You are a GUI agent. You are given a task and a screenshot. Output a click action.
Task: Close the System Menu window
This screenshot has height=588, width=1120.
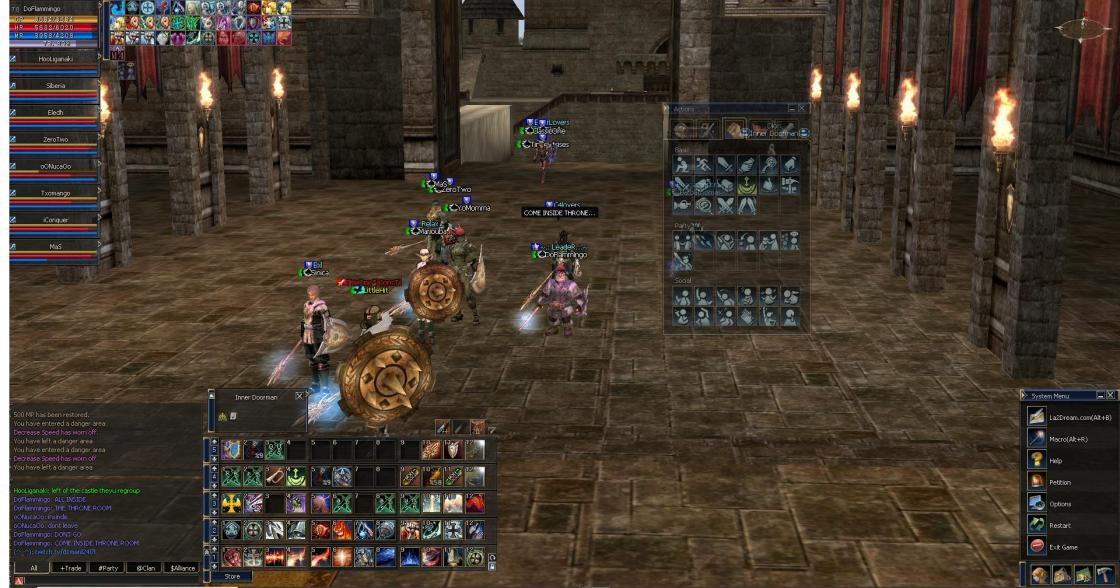point(1110,395)
